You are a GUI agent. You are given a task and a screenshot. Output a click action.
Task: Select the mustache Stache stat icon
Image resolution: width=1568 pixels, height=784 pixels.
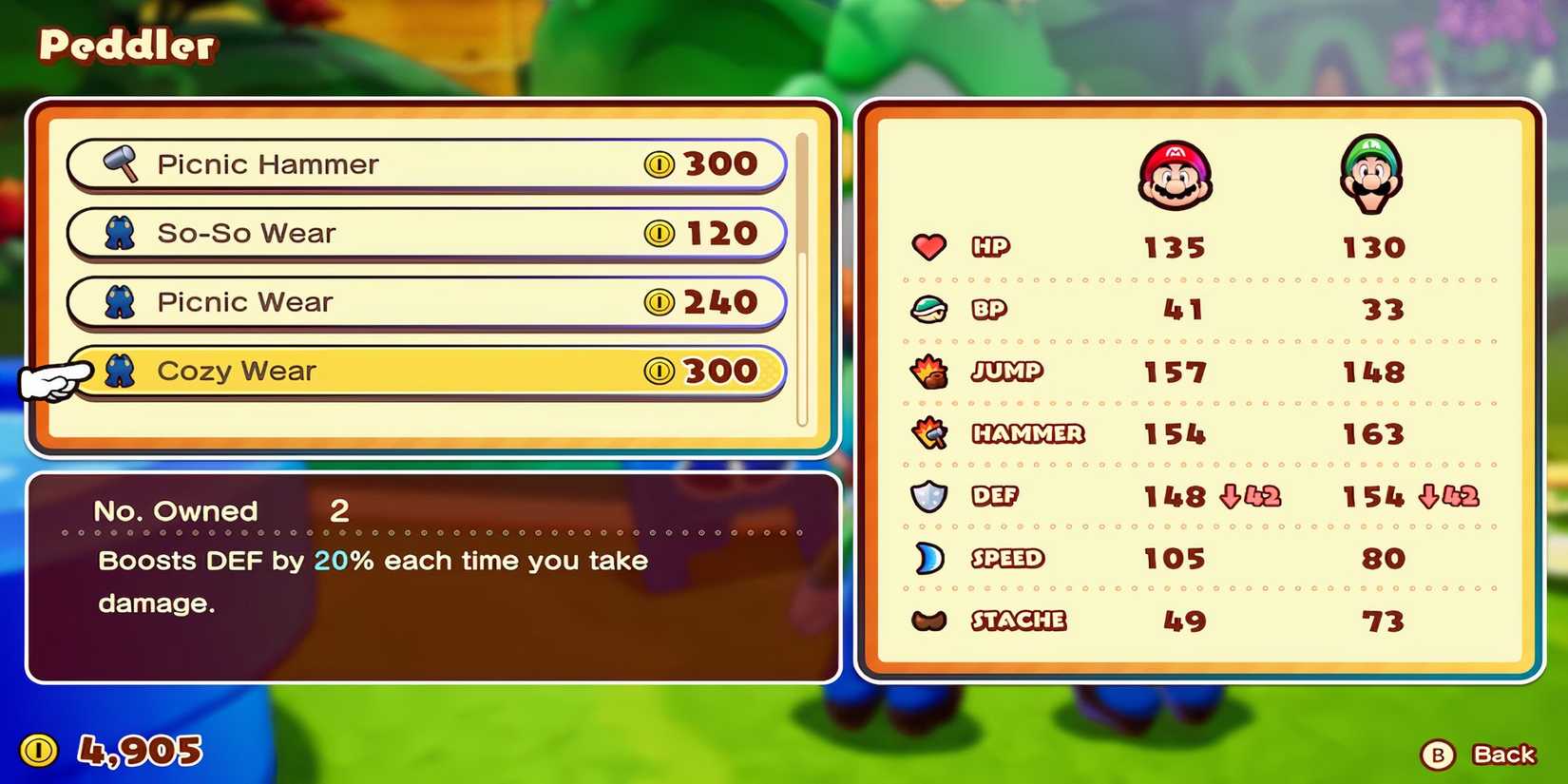929,621
